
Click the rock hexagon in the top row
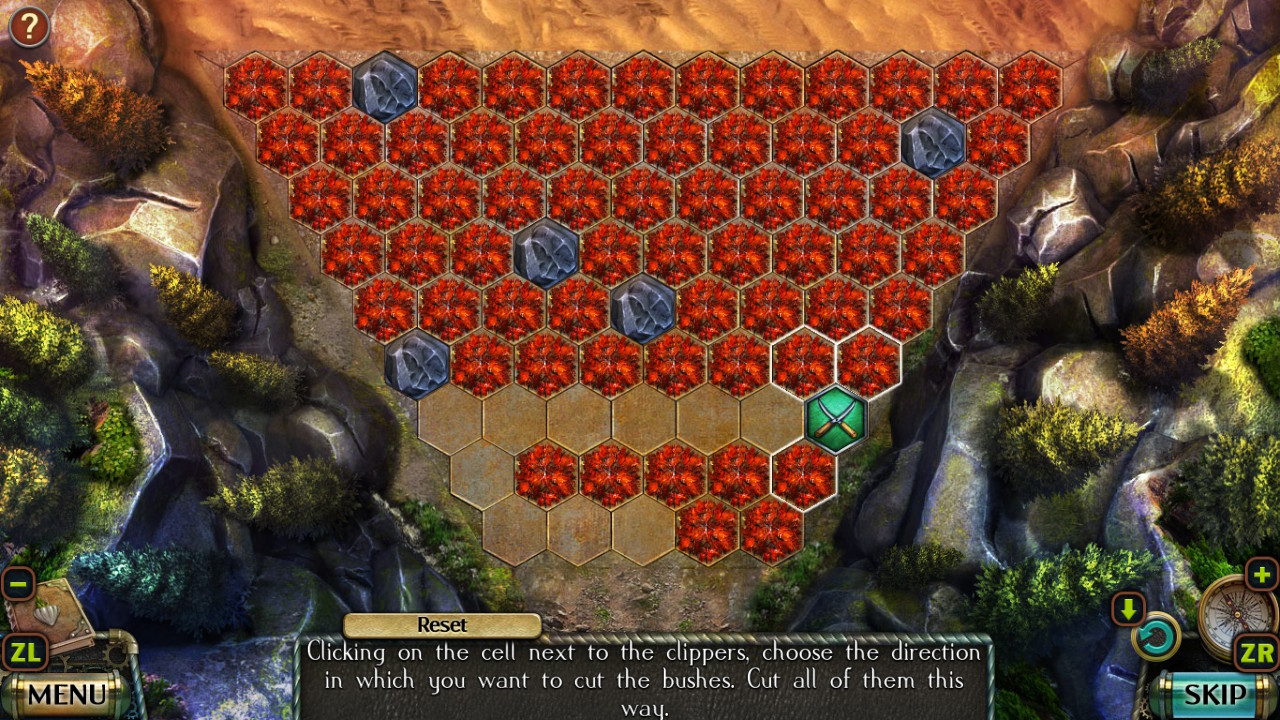tap(384, 88)
